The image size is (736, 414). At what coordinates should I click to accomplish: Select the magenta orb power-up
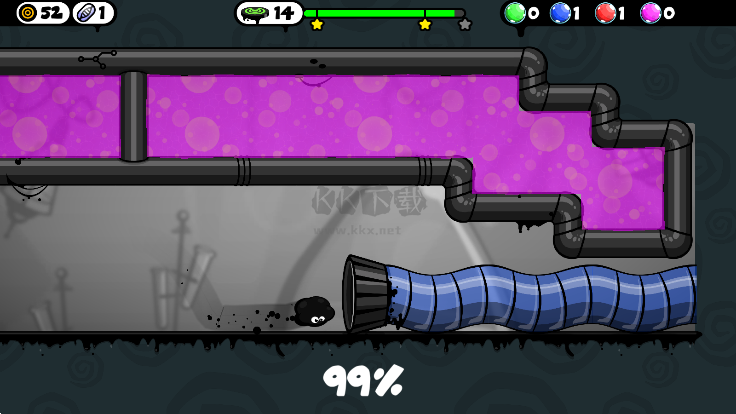pos(651,13)
